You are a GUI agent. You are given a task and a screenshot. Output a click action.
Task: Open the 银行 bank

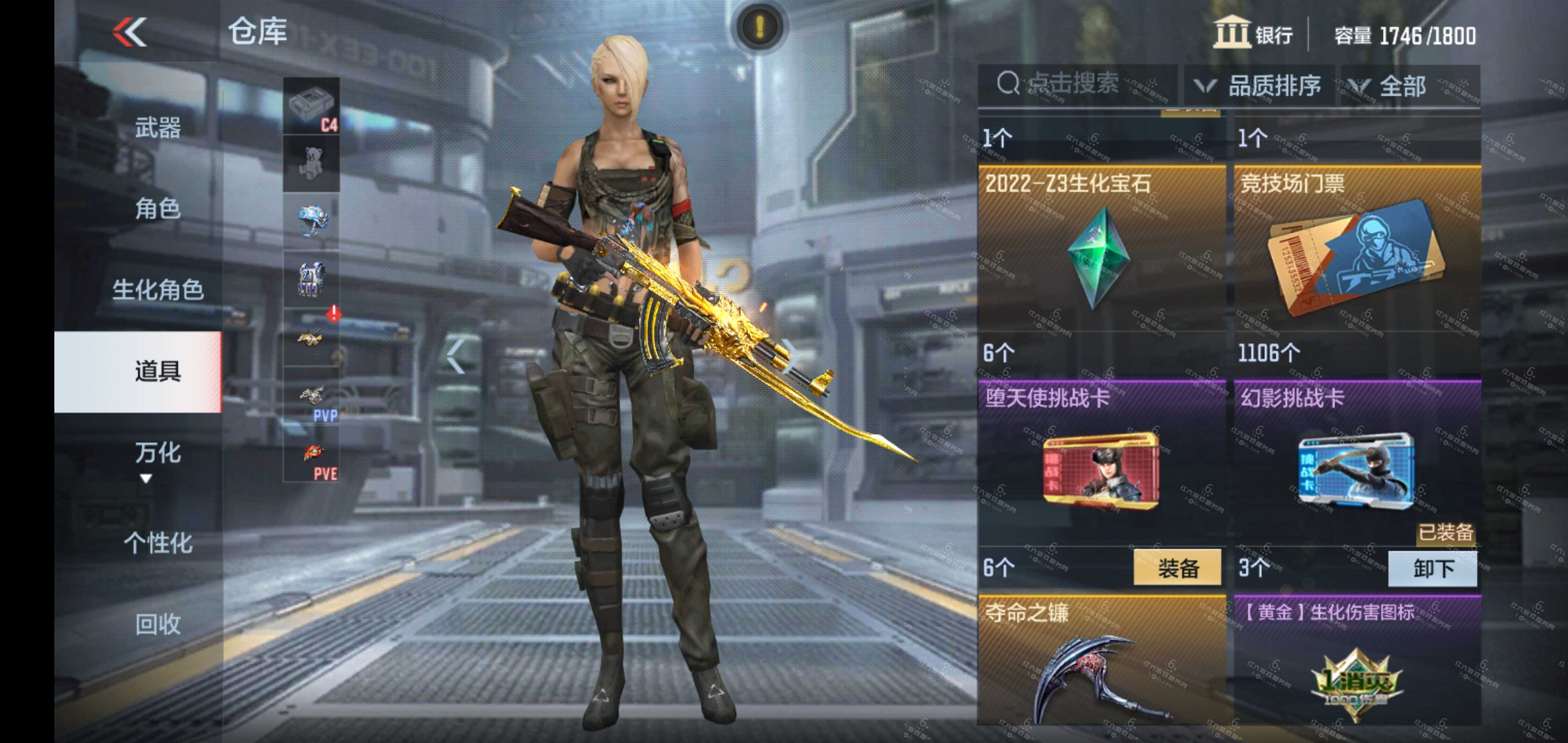tap(1253, 33)
